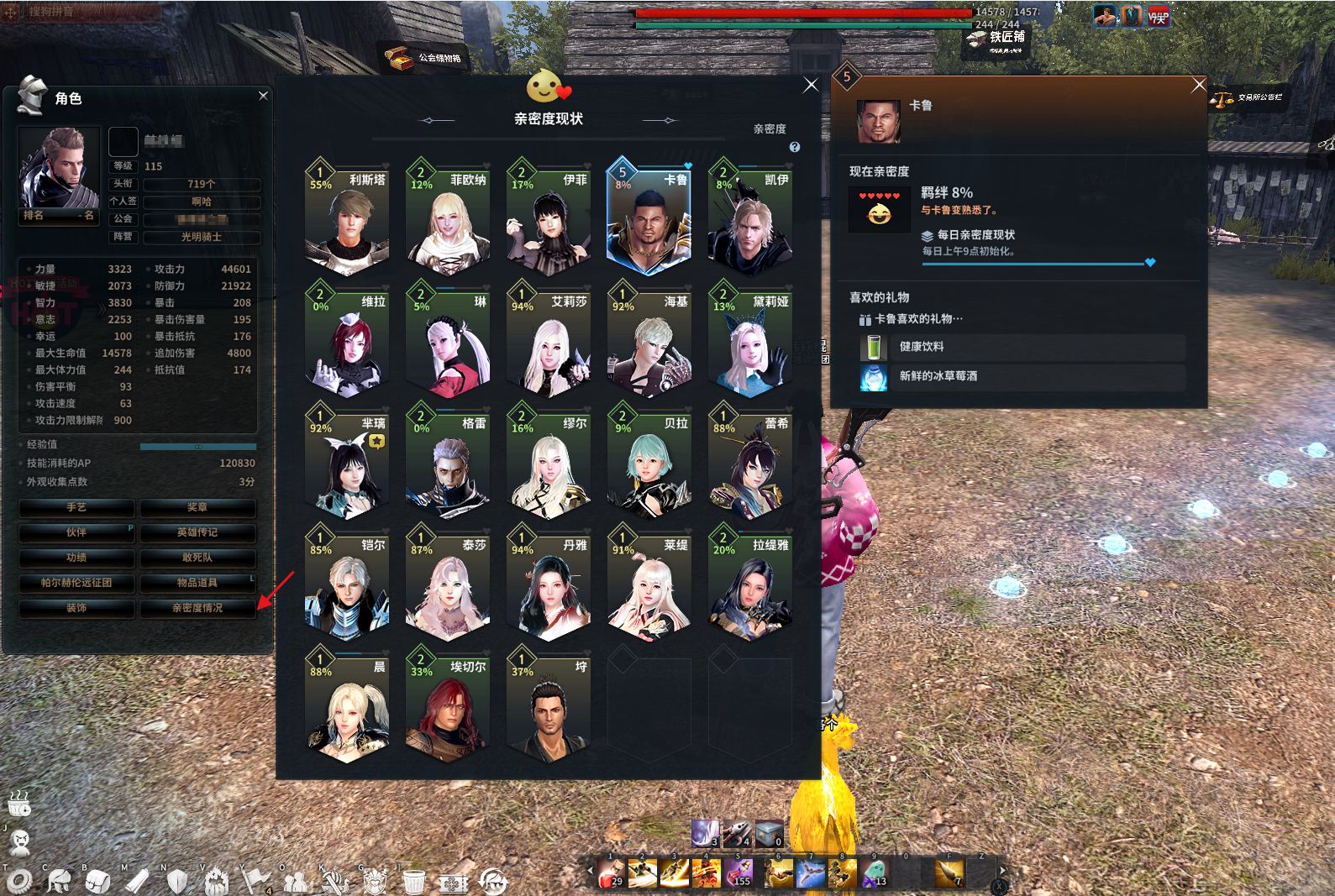Select the 埃切尔 character card
Viewport: 1335px width, 896px height.
click(448, 705)
